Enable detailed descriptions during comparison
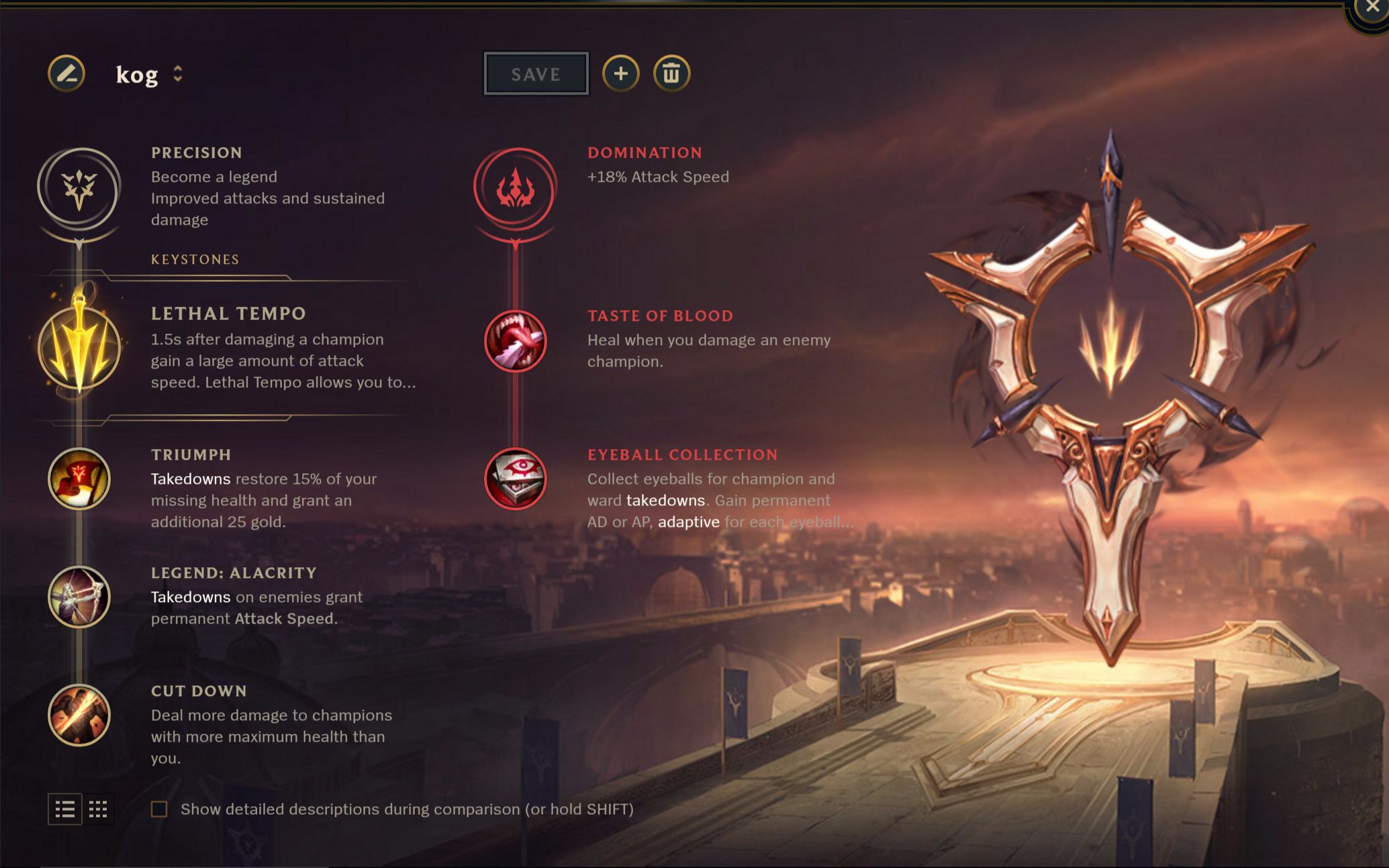 (159, 809)
